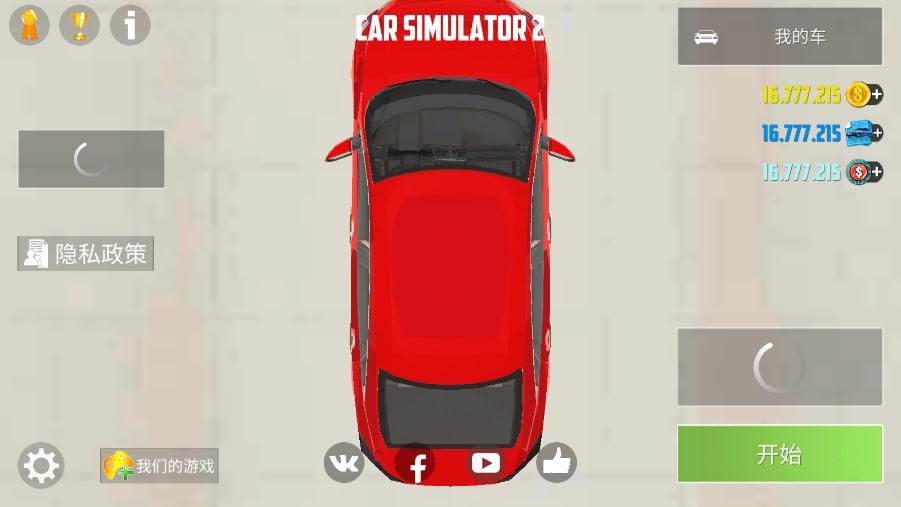Open the VK social link
This screenshot has height=507, width=901.
pos(344,463)
